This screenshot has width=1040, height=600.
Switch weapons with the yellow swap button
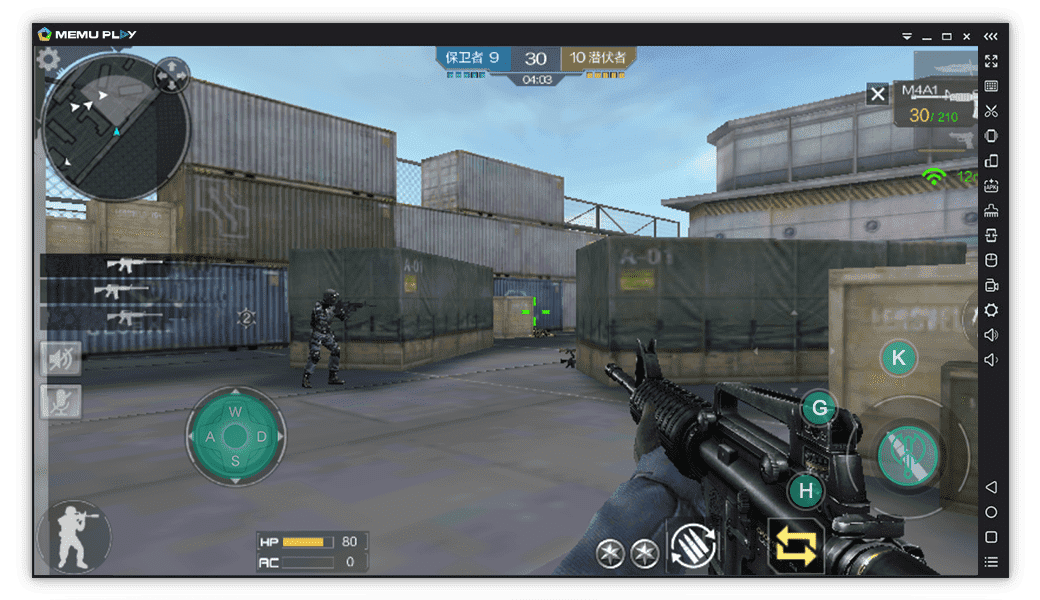click(x=795, y=546)
